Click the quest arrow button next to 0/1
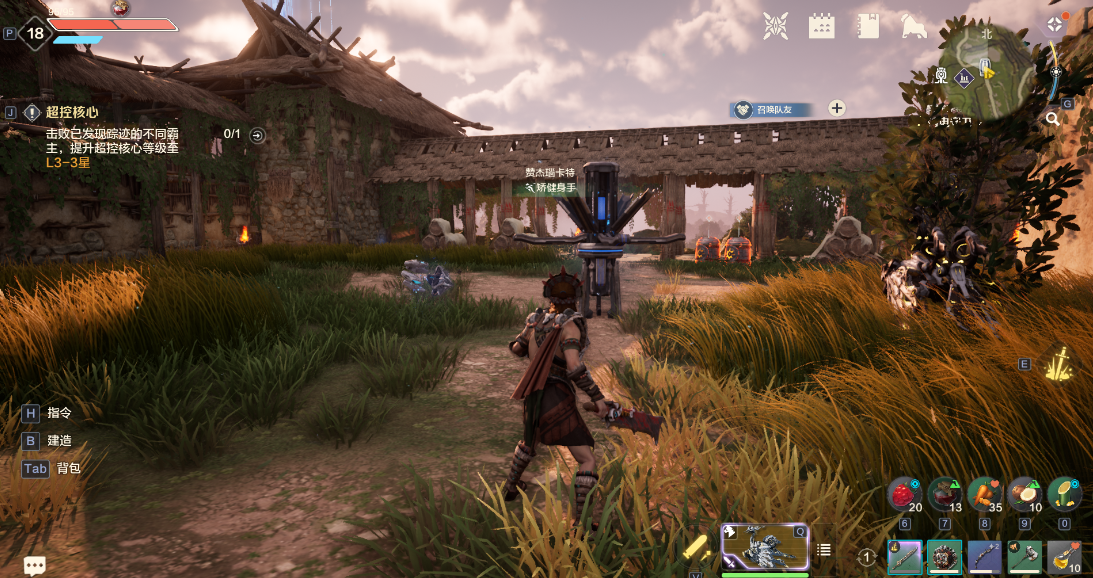Screen dimensions: 1093x578 [258, 135]
